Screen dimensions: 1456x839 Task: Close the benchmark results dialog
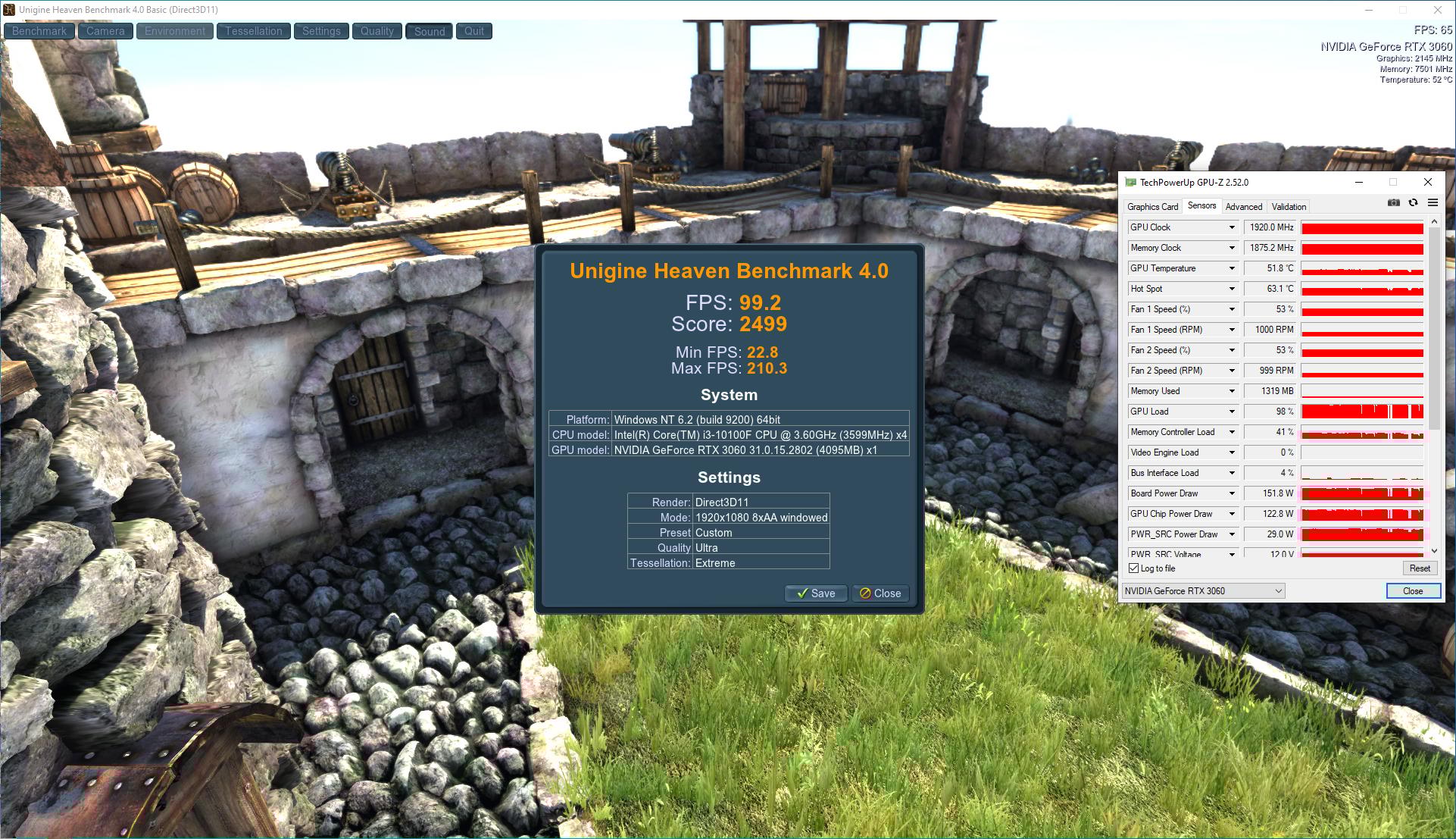pos(880,593)
